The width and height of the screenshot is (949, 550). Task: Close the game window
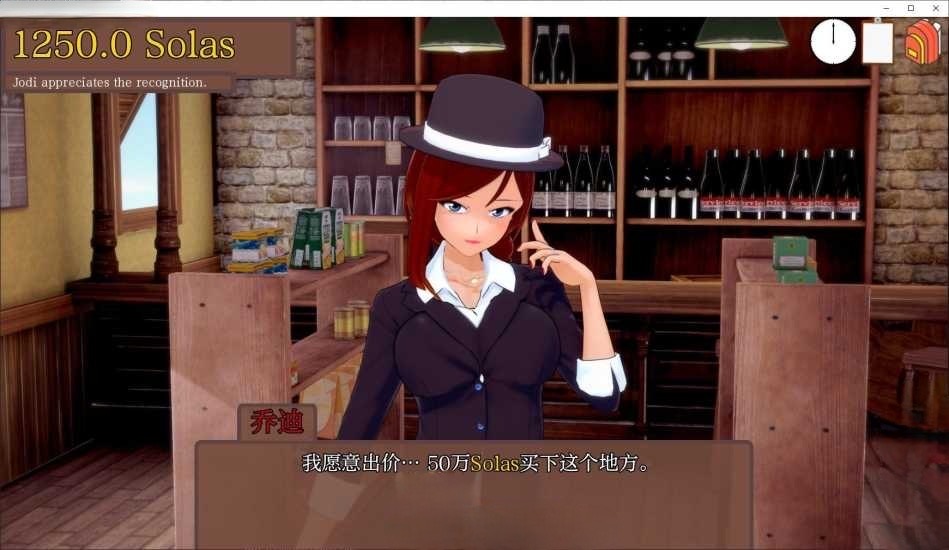click(x=936, y=8)
